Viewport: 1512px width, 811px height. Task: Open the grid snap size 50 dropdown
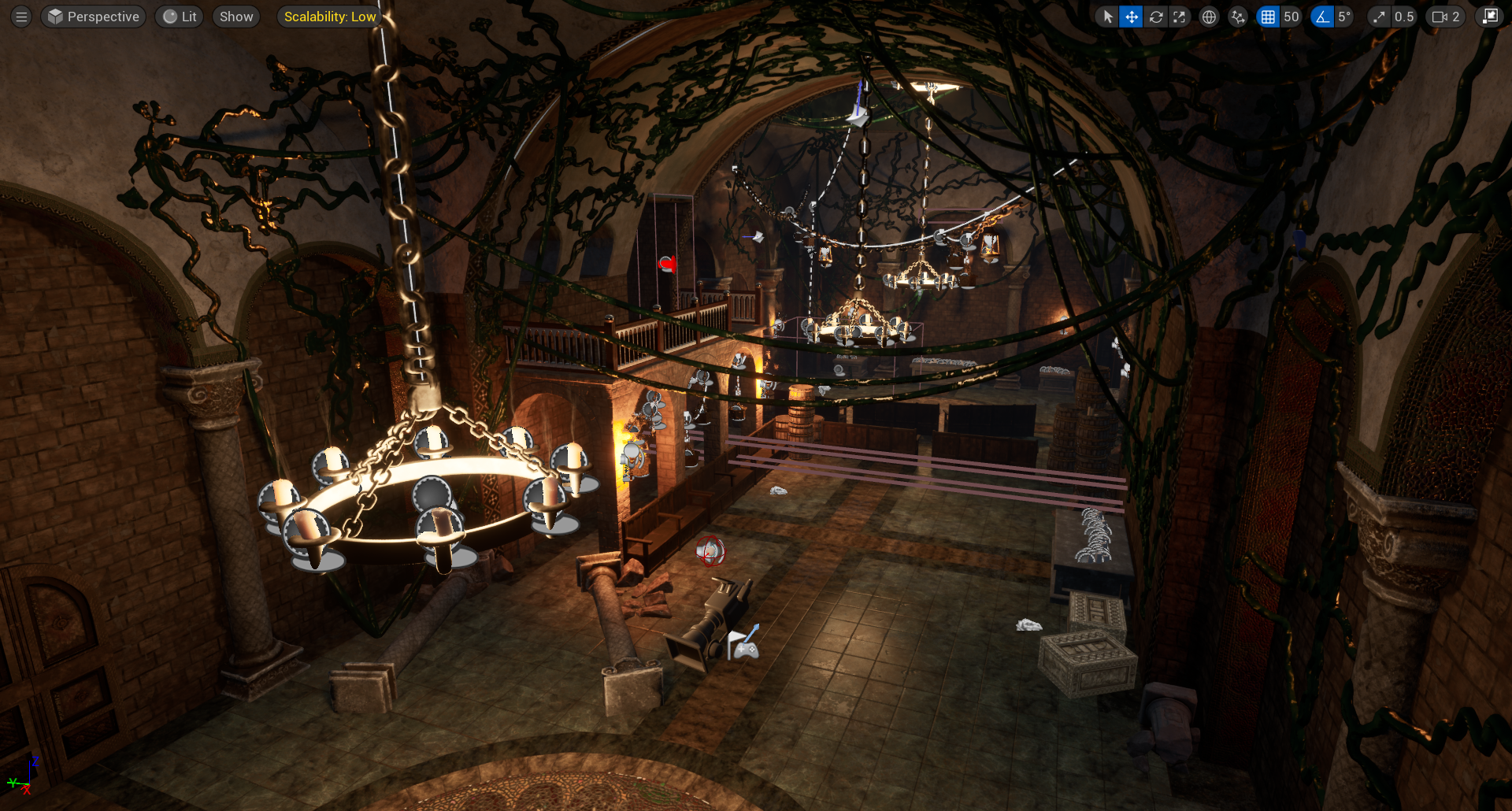1291,17
